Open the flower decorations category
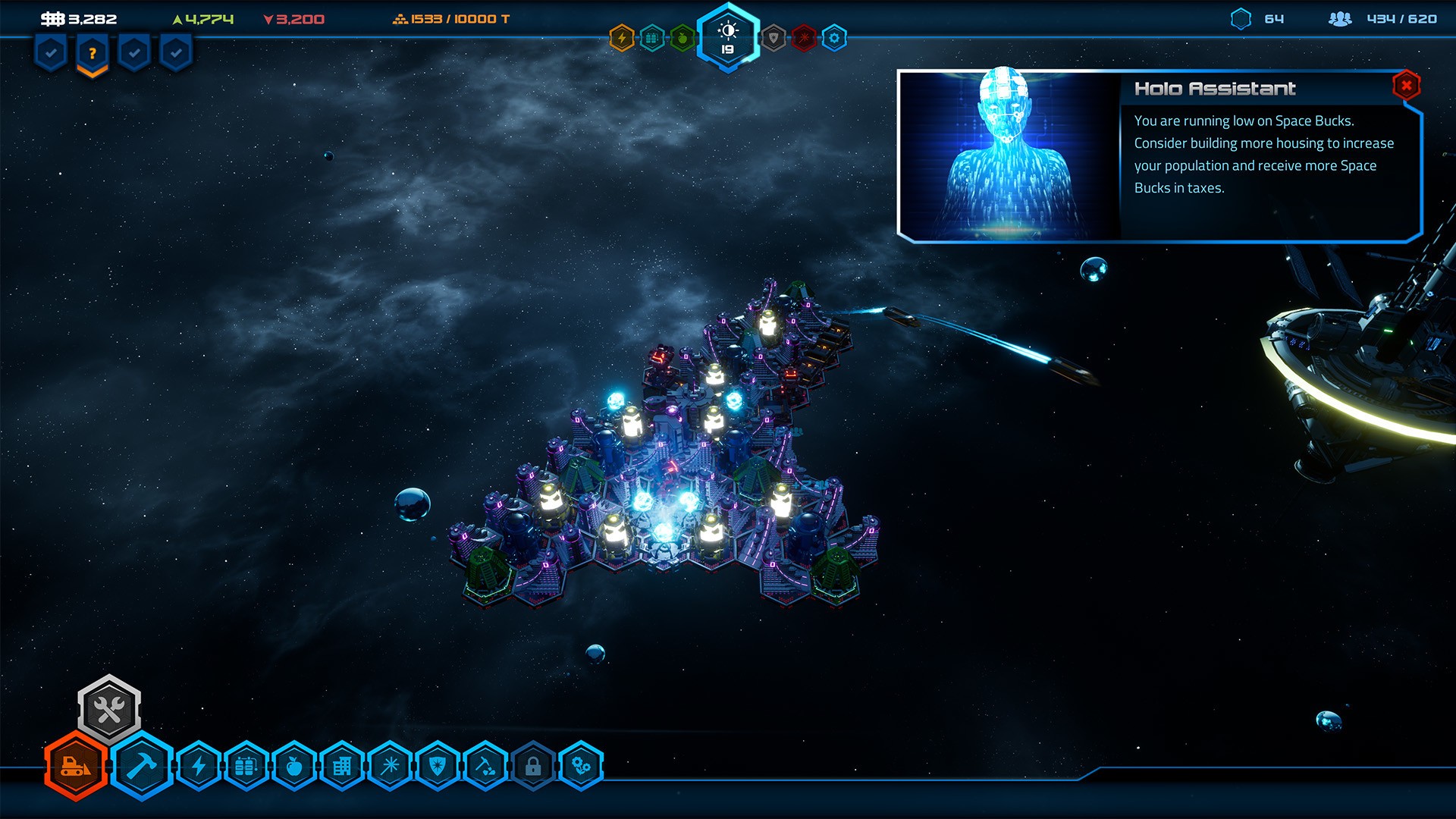Screen dimensions: 1456x819 pos(581,767)
